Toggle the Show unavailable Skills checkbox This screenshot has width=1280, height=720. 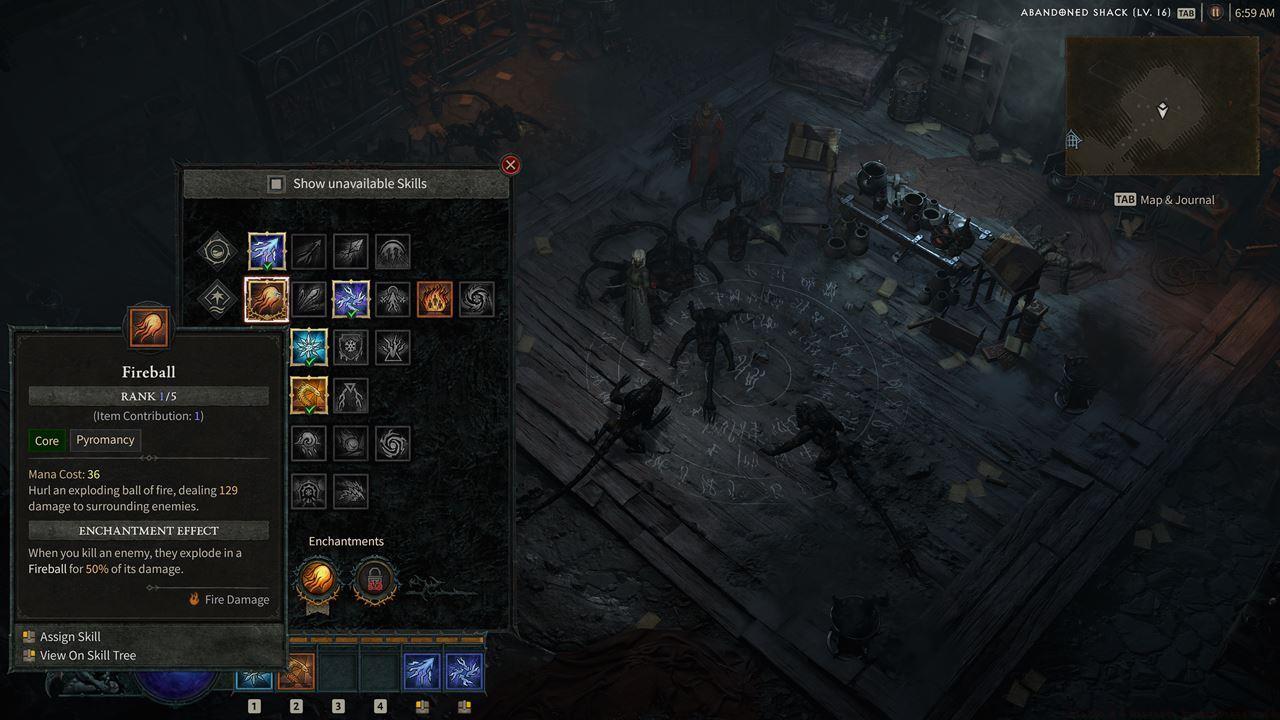click(x=277, y=184)
